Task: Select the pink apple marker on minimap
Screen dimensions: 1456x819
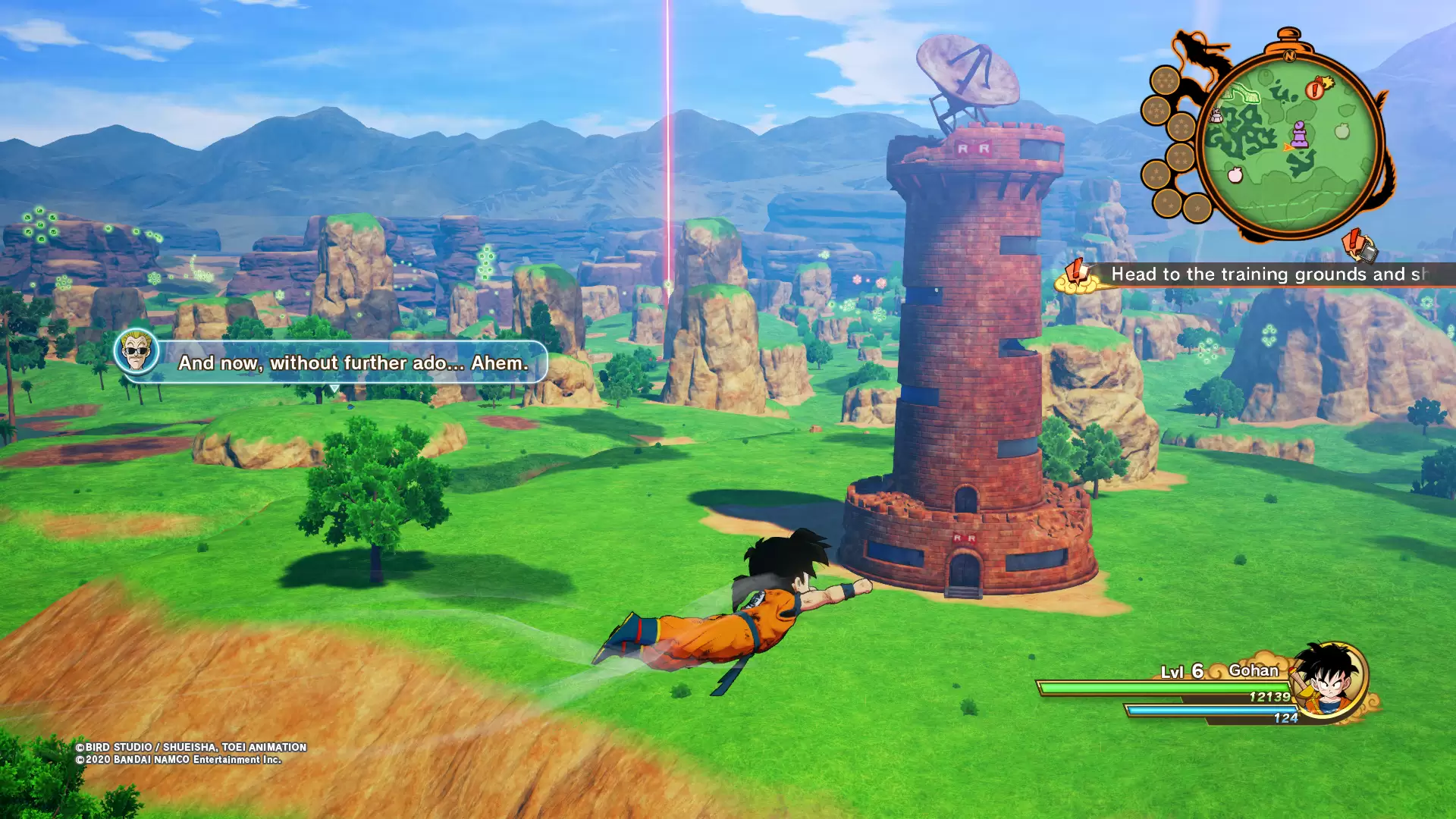Action: pos(1235,175)
